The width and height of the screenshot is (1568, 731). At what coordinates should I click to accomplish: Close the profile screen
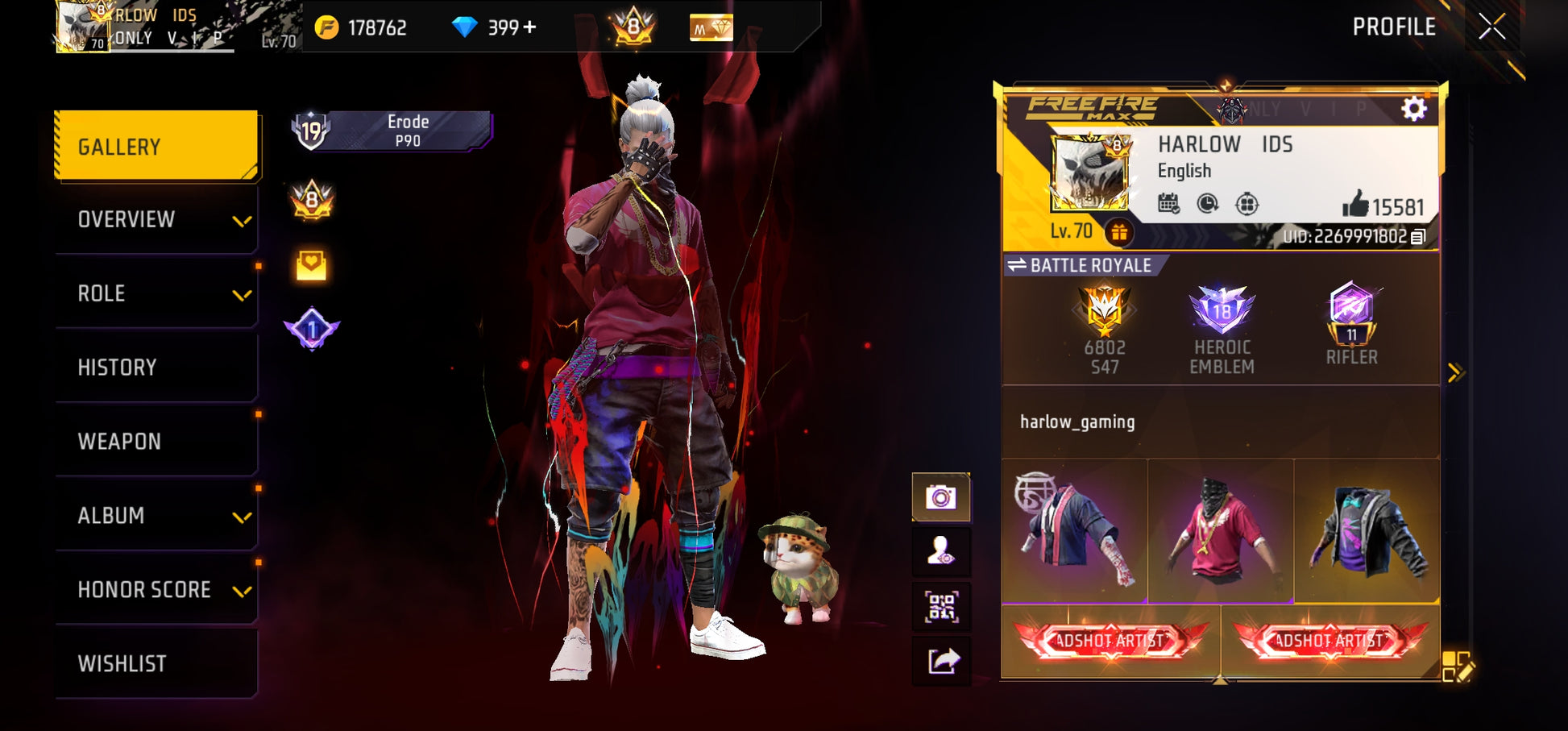[x=1491, y=27]
